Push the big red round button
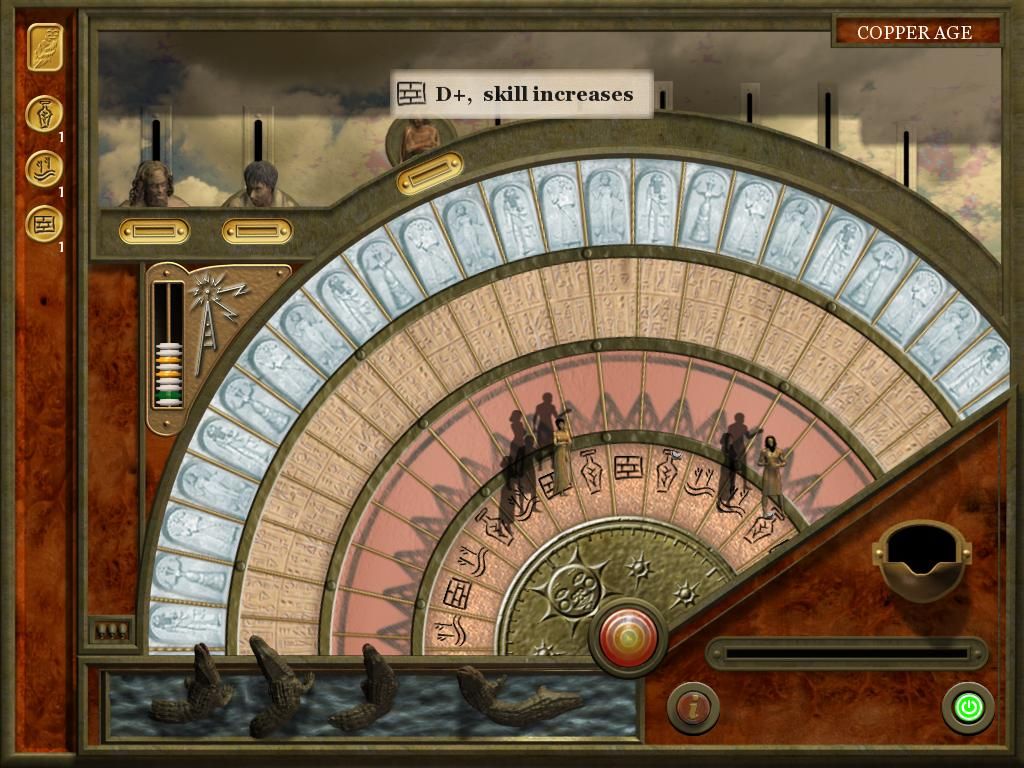Screen dimensions: 1024x768 click(x=629, y=637)
